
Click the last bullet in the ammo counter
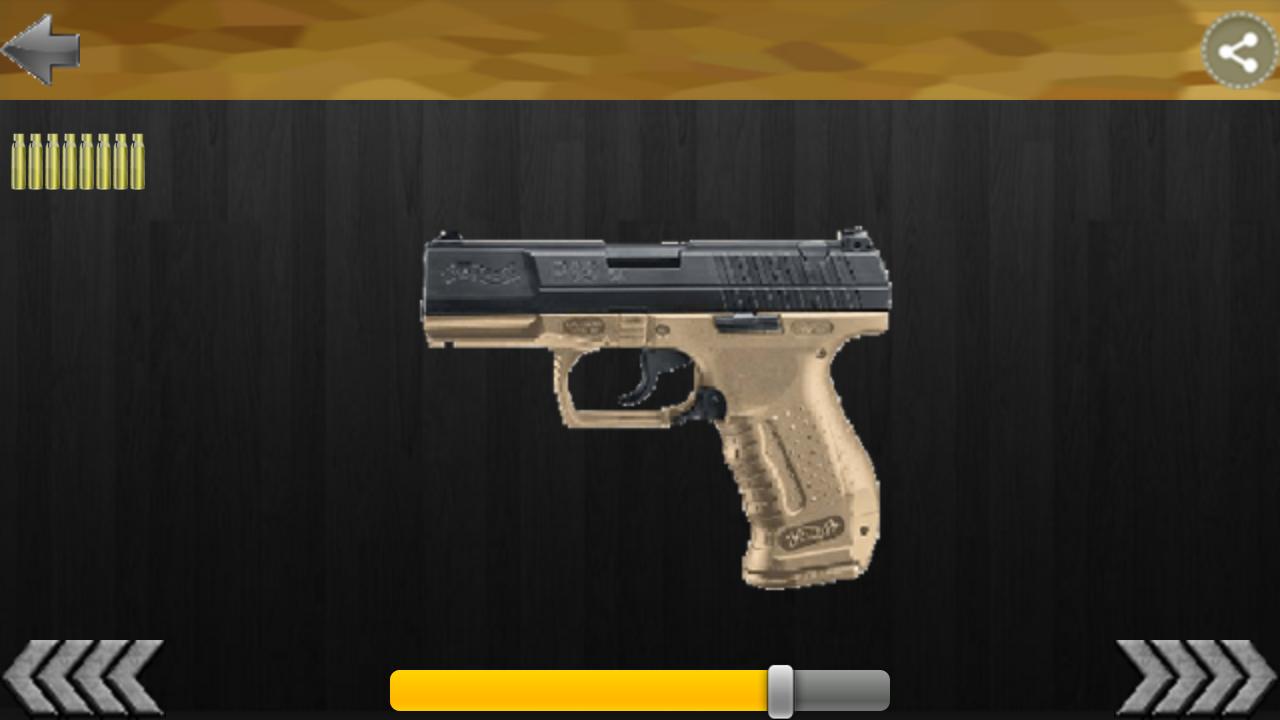[x=136, y=160]
